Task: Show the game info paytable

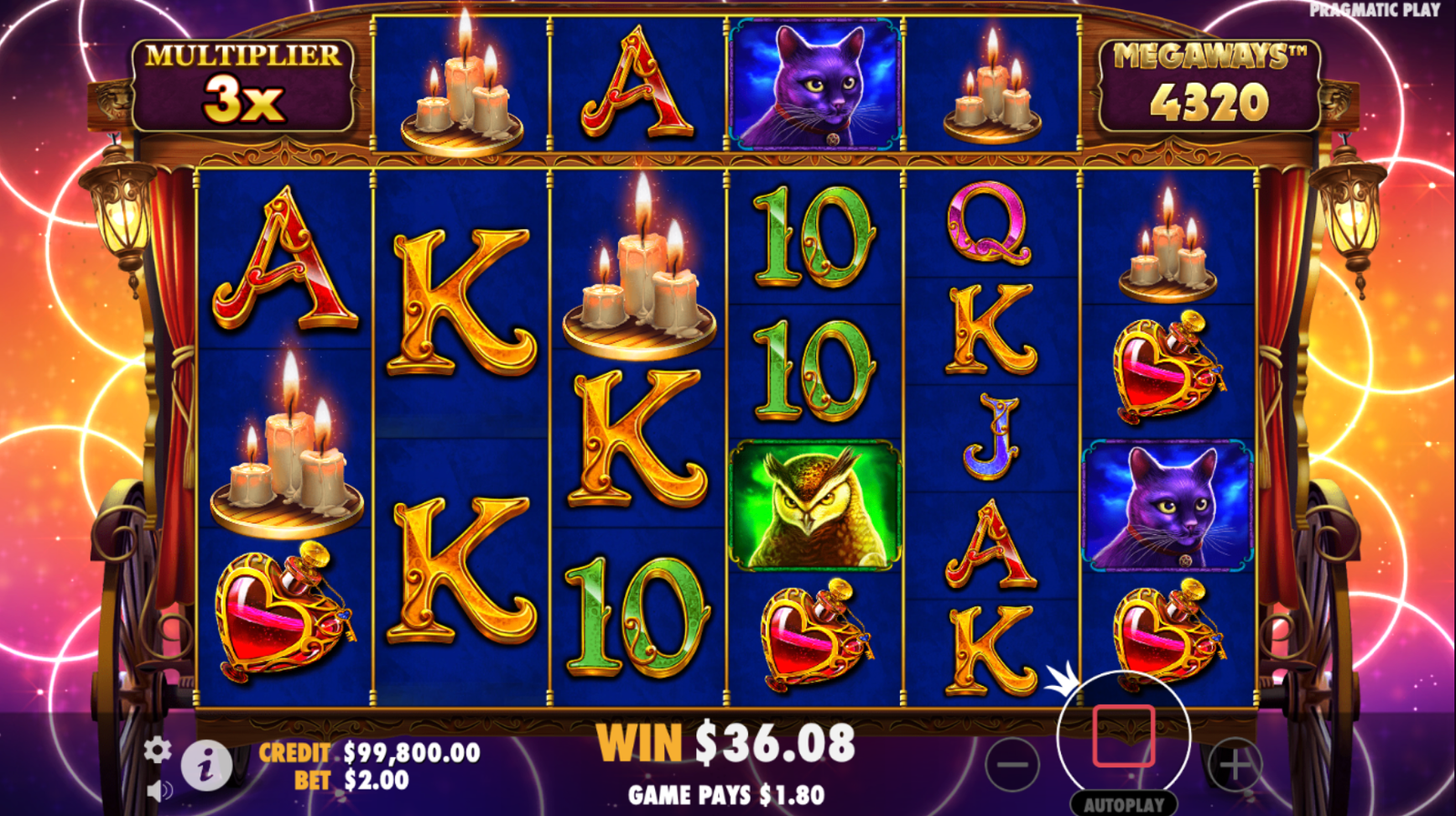Action: (x=206, y=766)
